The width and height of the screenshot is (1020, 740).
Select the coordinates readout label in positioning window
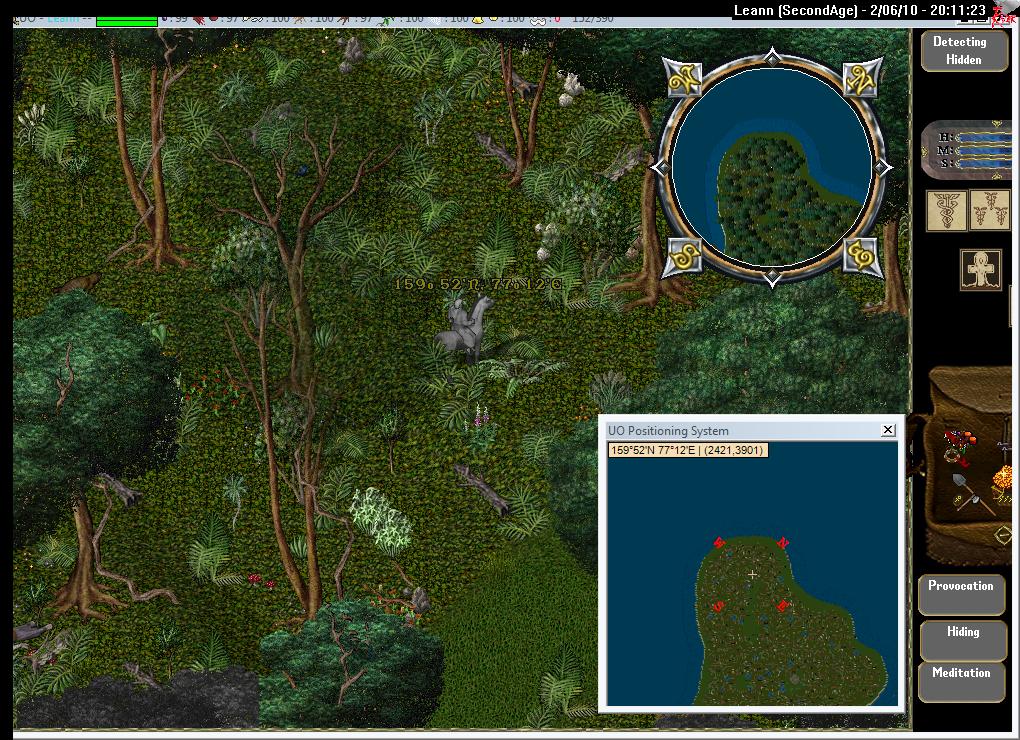click(x=687, y=450)
